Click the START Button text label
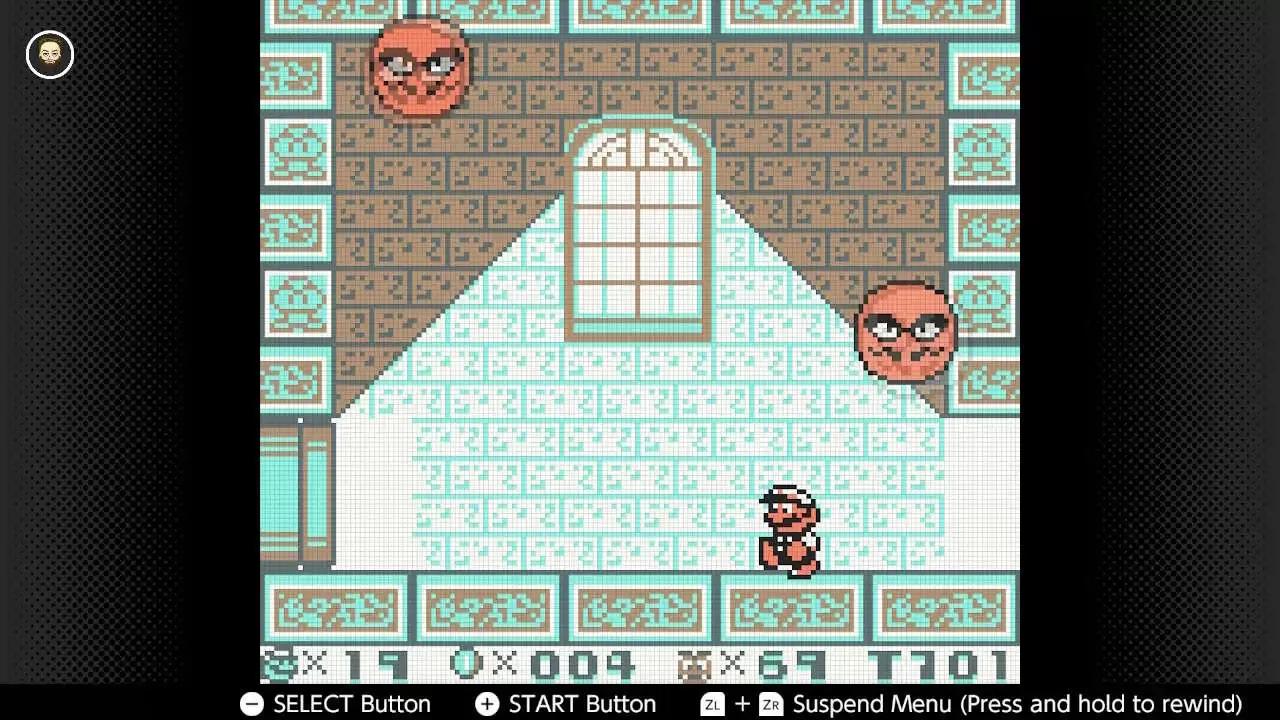The height and width of the screenshot is (720, 1280). [582, 704]
